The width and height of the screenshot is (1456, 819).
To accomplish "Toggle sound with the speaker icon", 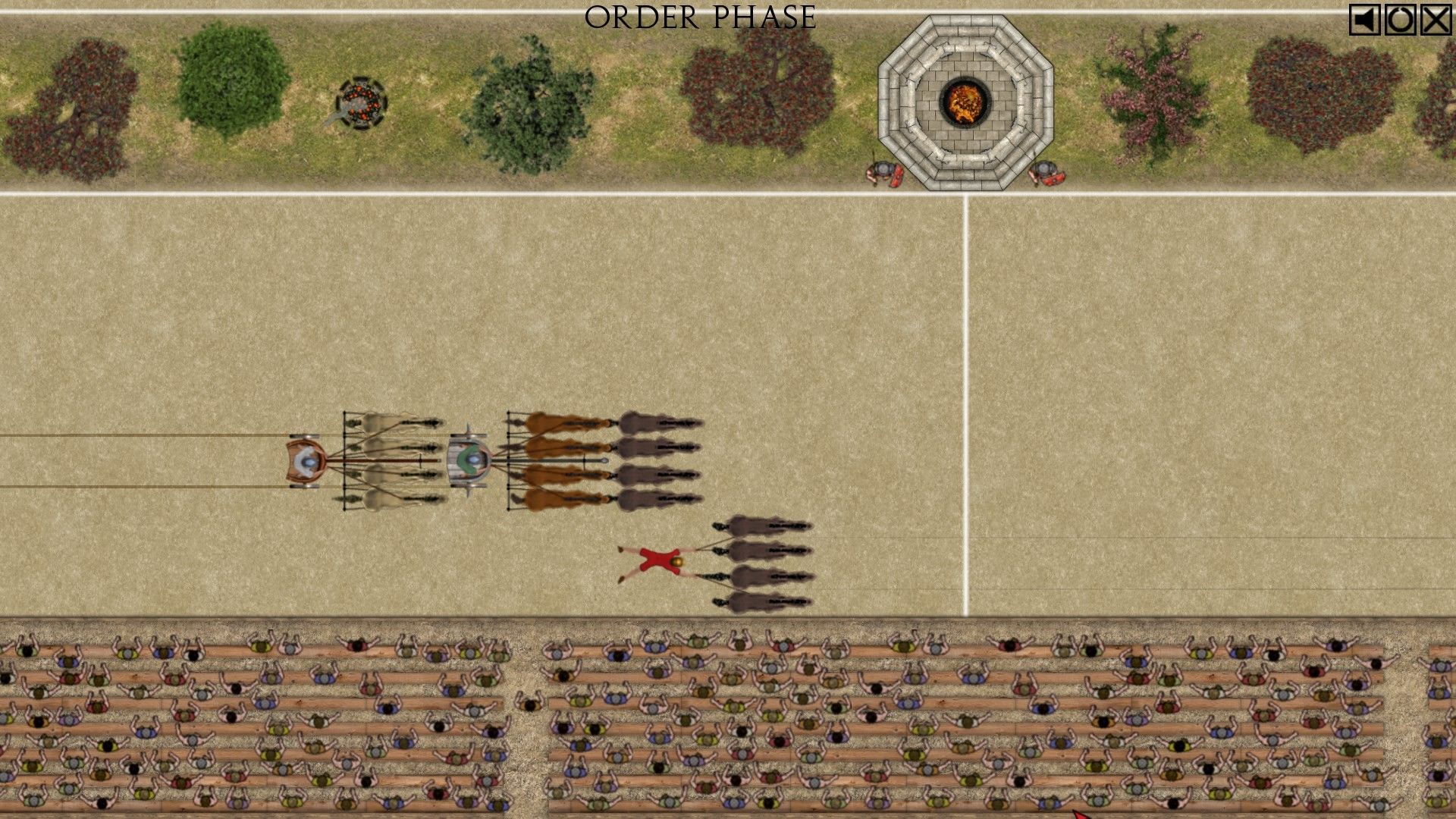I will click(1364, 20).
